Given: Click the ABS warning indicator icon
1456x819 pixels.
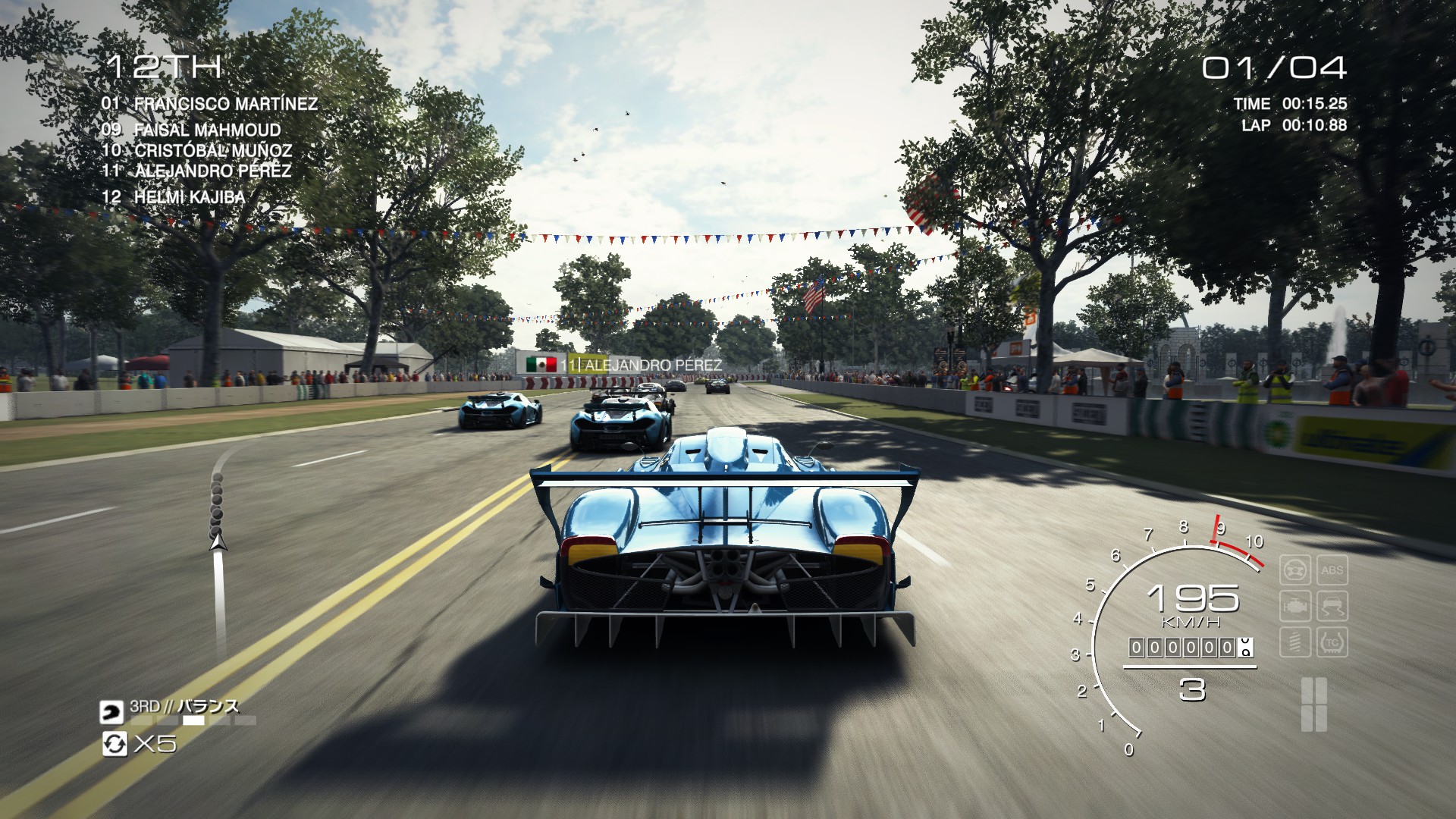Looking at the screenshot, I should [x=1332, y=570].
